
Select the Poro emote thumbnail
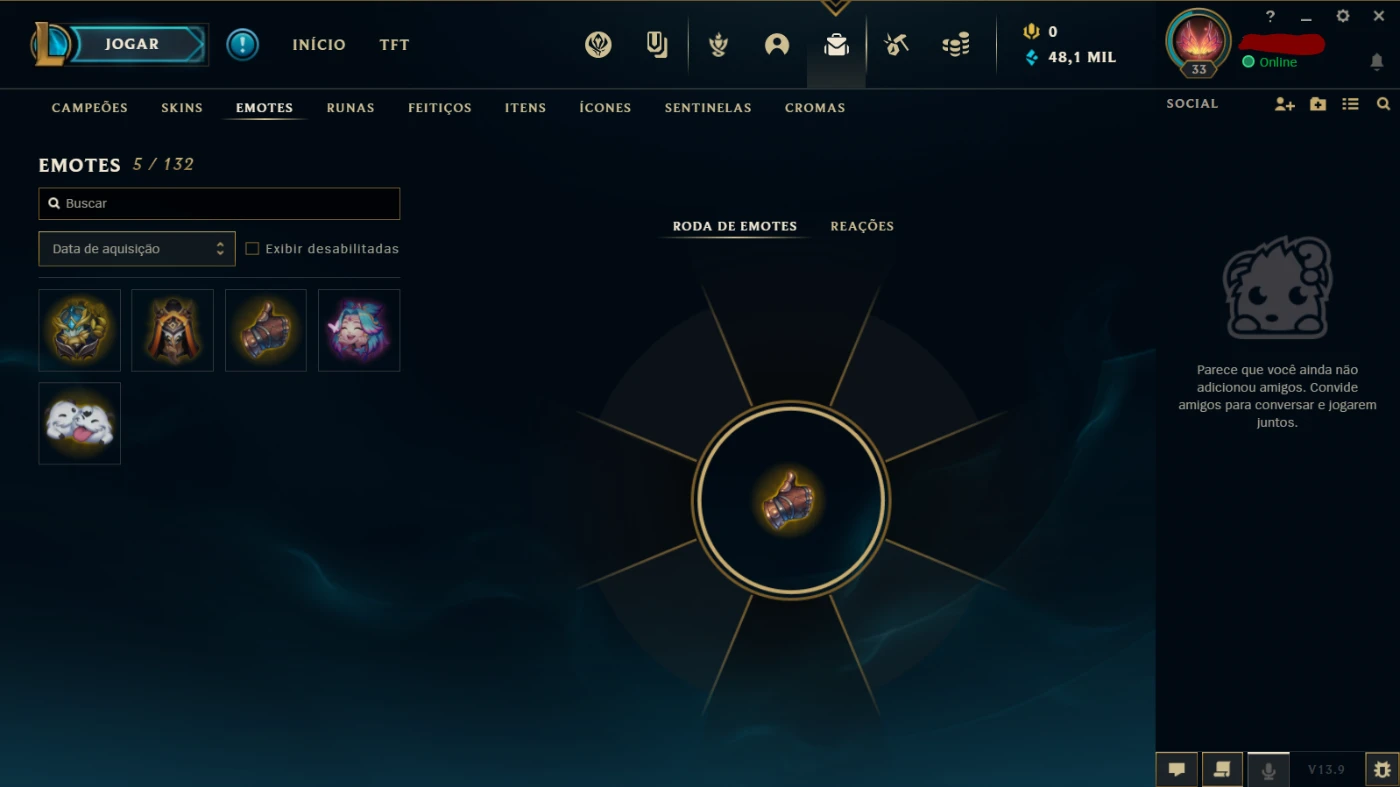coord(79,423)
